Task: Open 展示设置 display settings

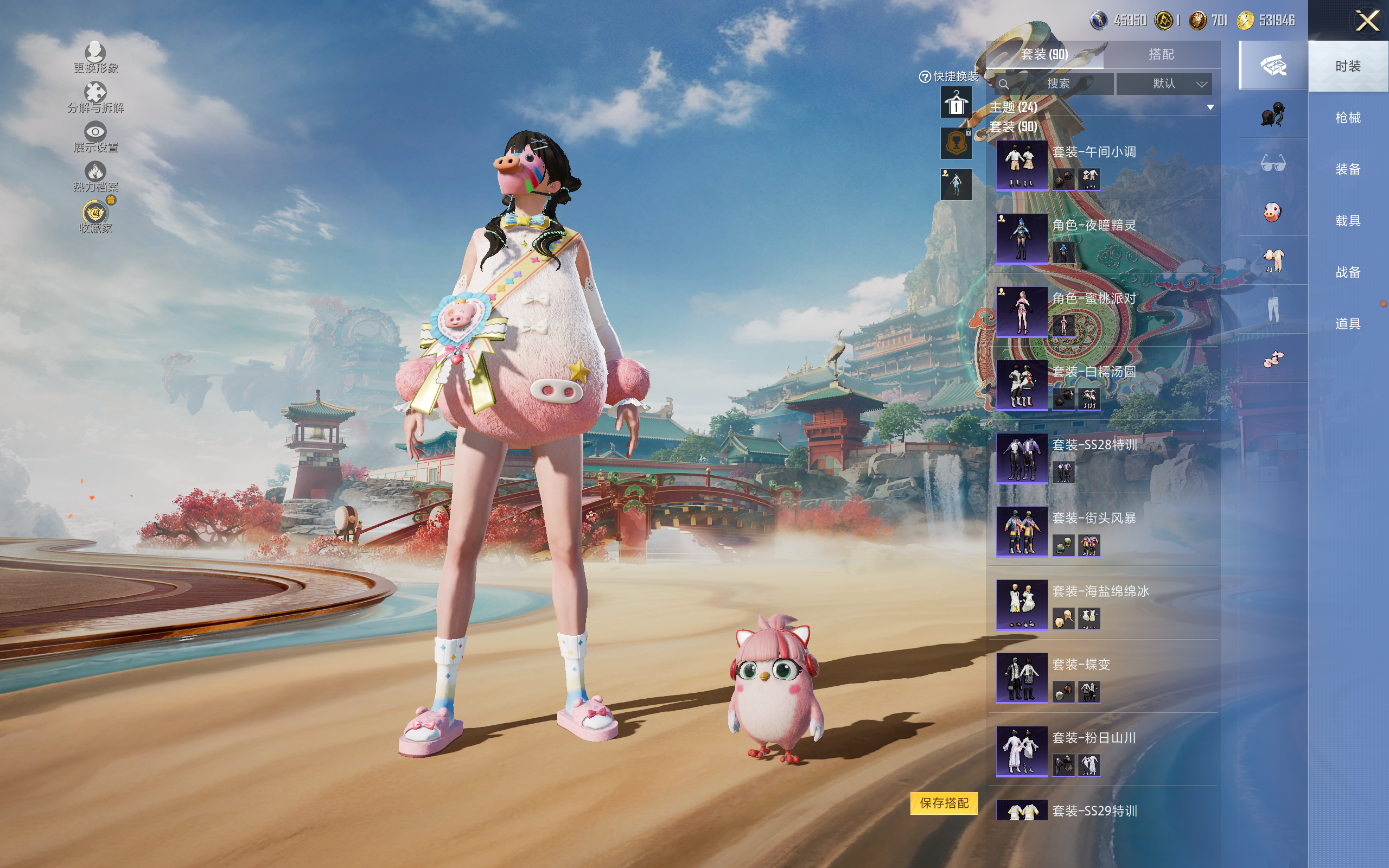Action: [95, 137]
